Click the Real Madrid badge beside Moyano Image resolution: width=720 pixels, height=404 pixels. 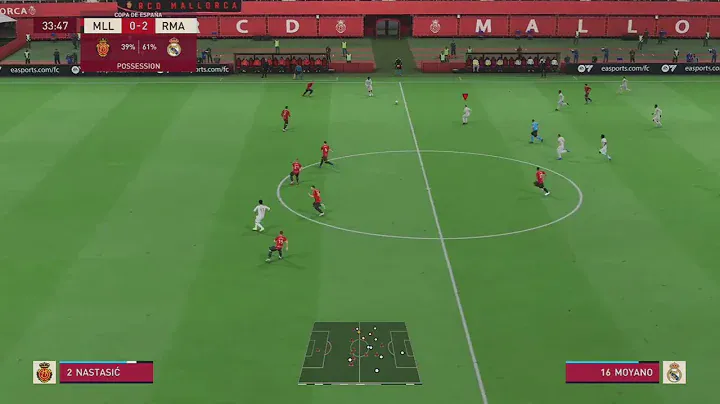(674, 373)
